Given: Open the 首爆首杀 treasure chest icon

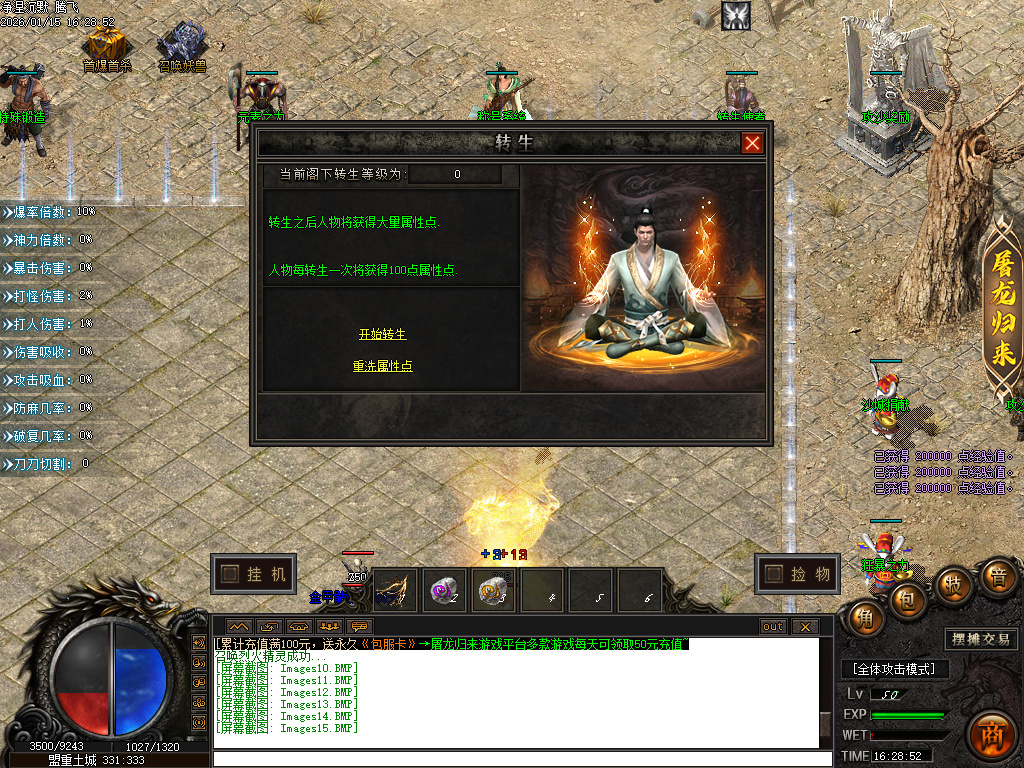Looking at the screenshot, I should point(106,44).
